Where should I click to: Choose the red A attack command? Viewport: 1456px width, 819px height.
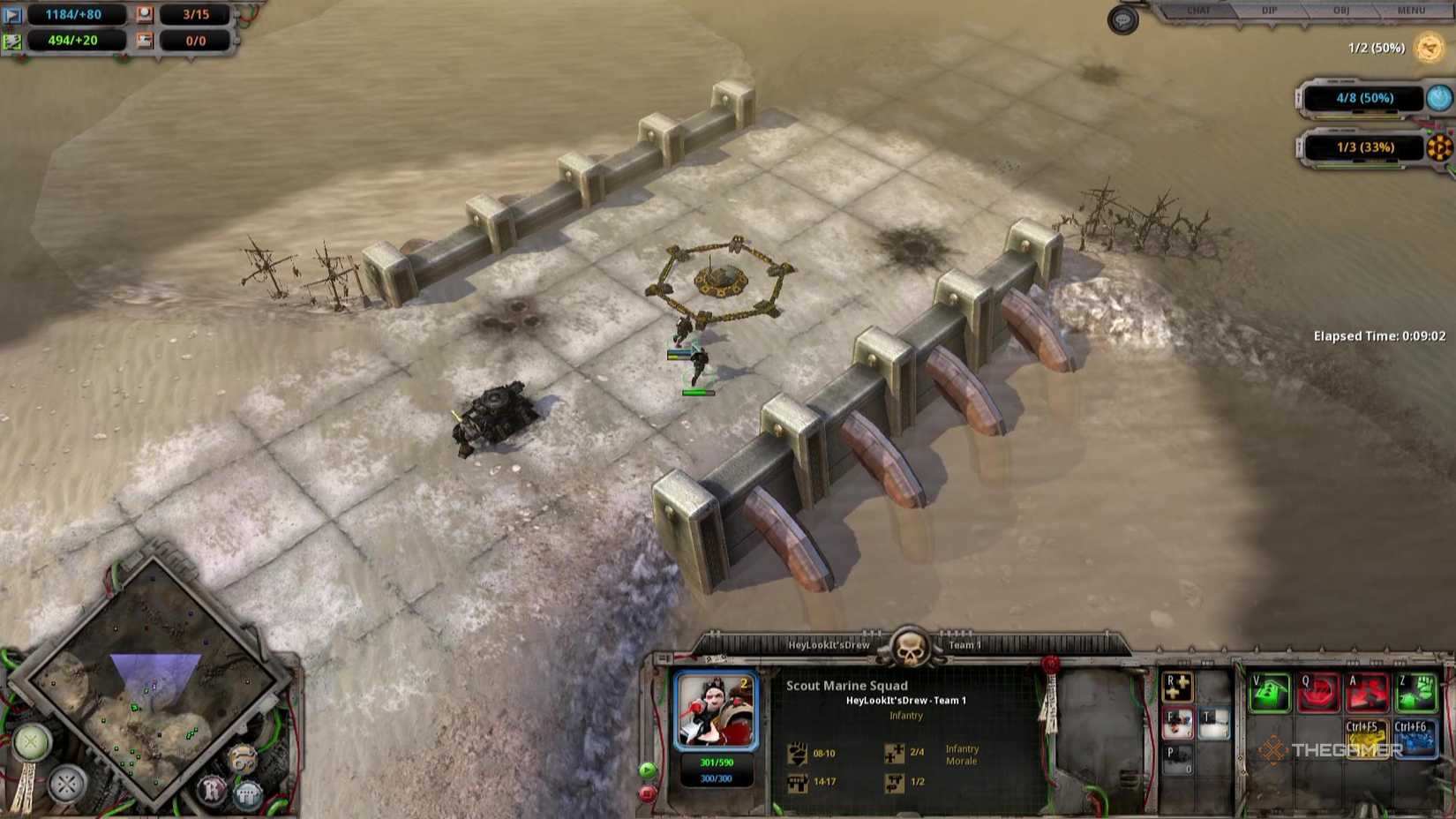(x=1367, y=693)
